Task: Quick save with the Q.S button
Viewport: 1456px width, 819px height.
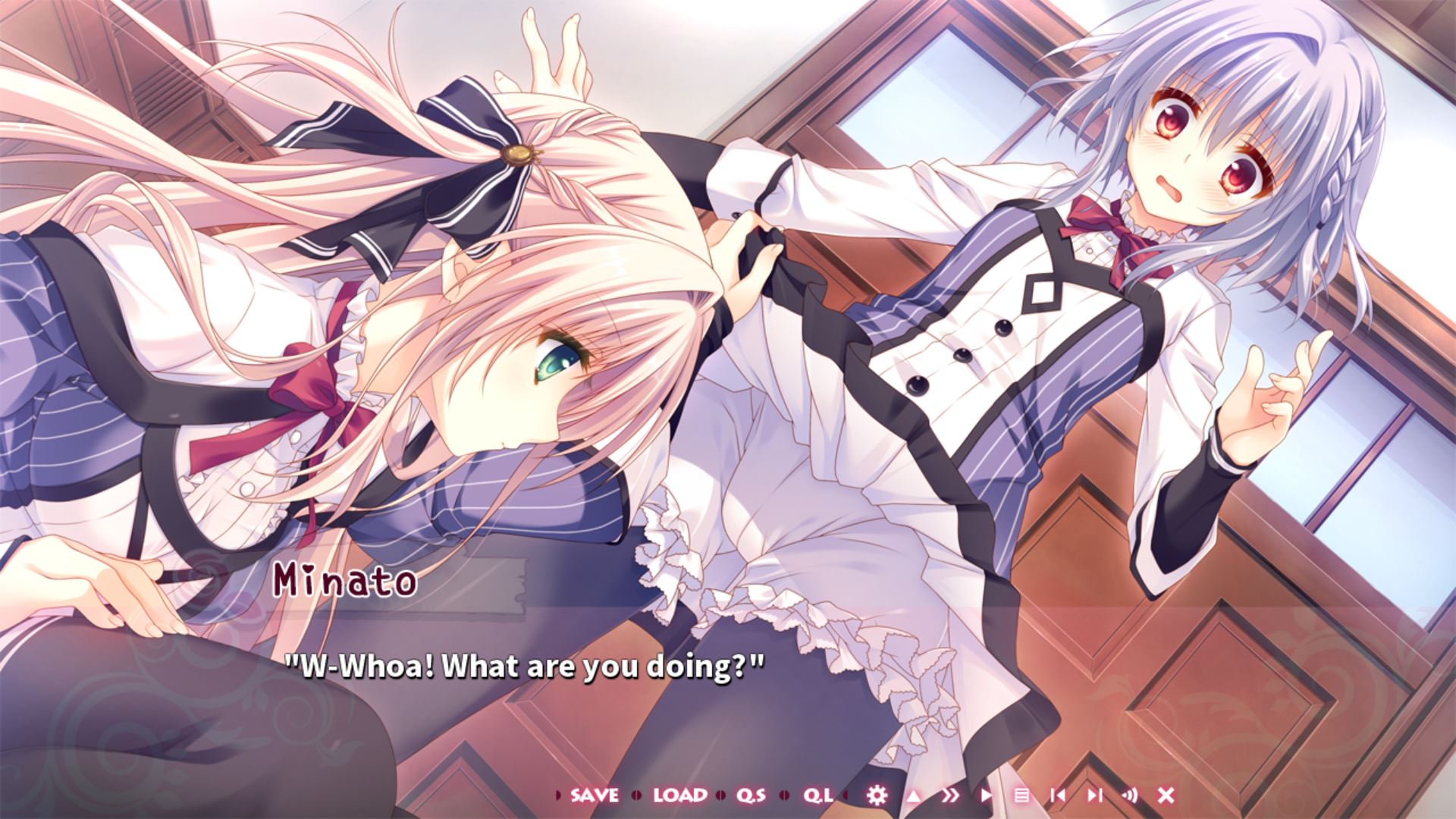Action: 751,795
